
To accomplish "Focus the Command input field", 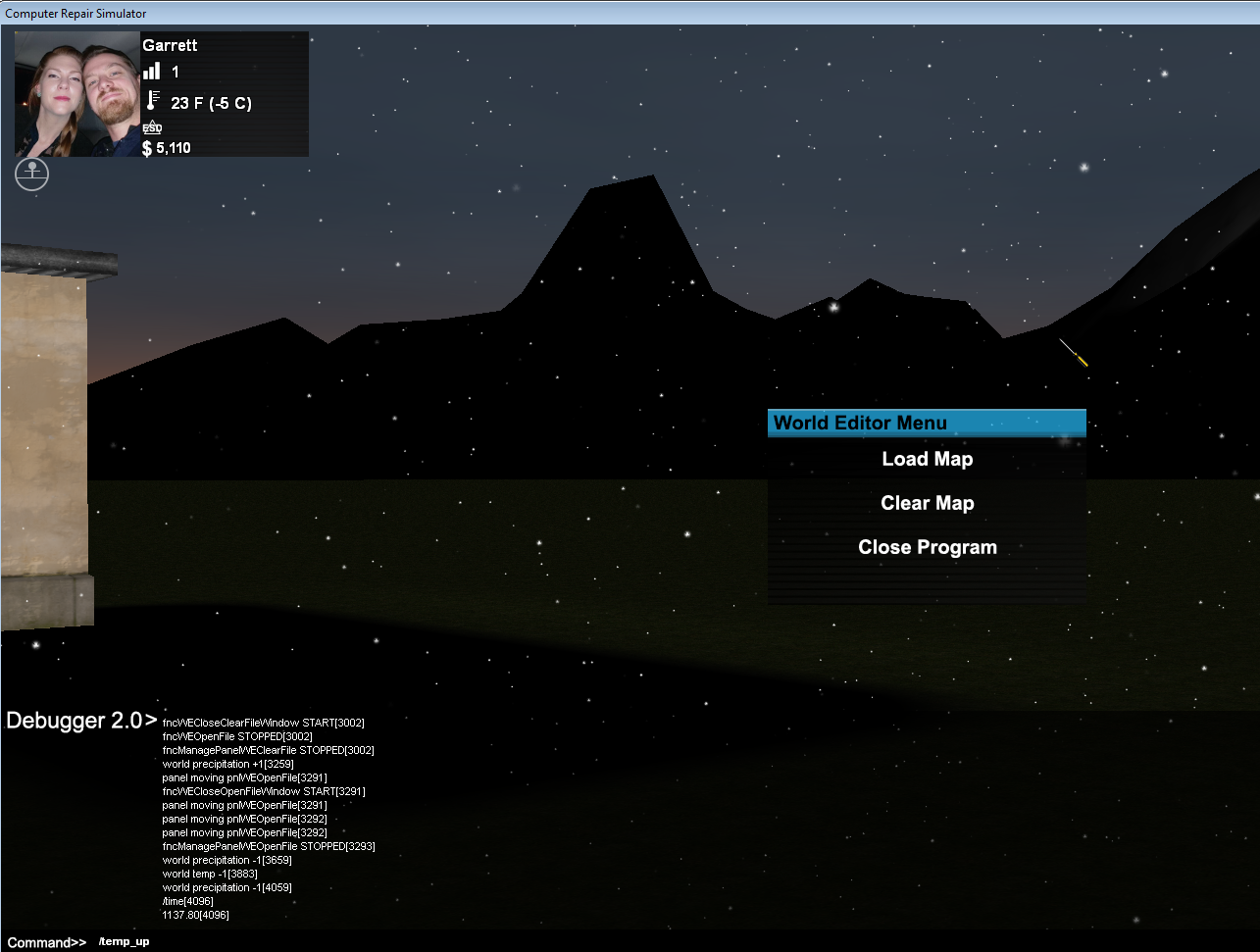I will tap(588, 941).
